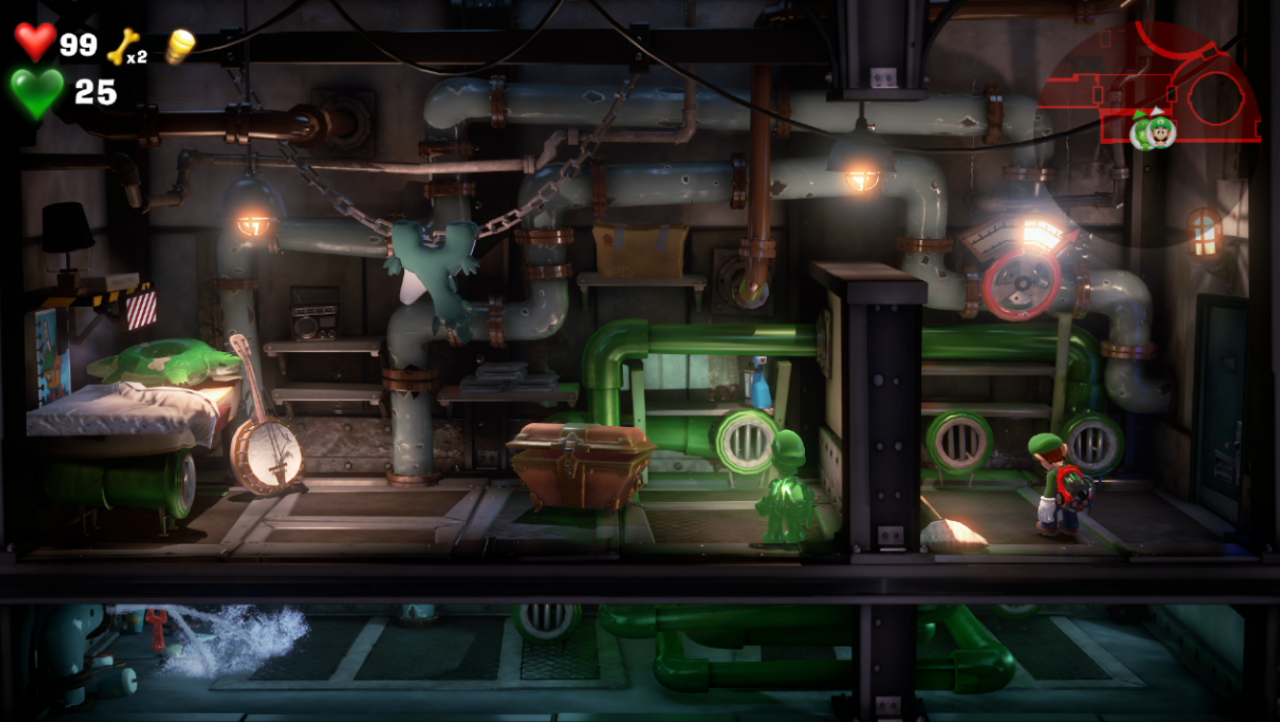Image resolution: width=1280 pixels, height=722 pixels.
Task: Click the Luigi marker on the minimap
Action: 1160,132
